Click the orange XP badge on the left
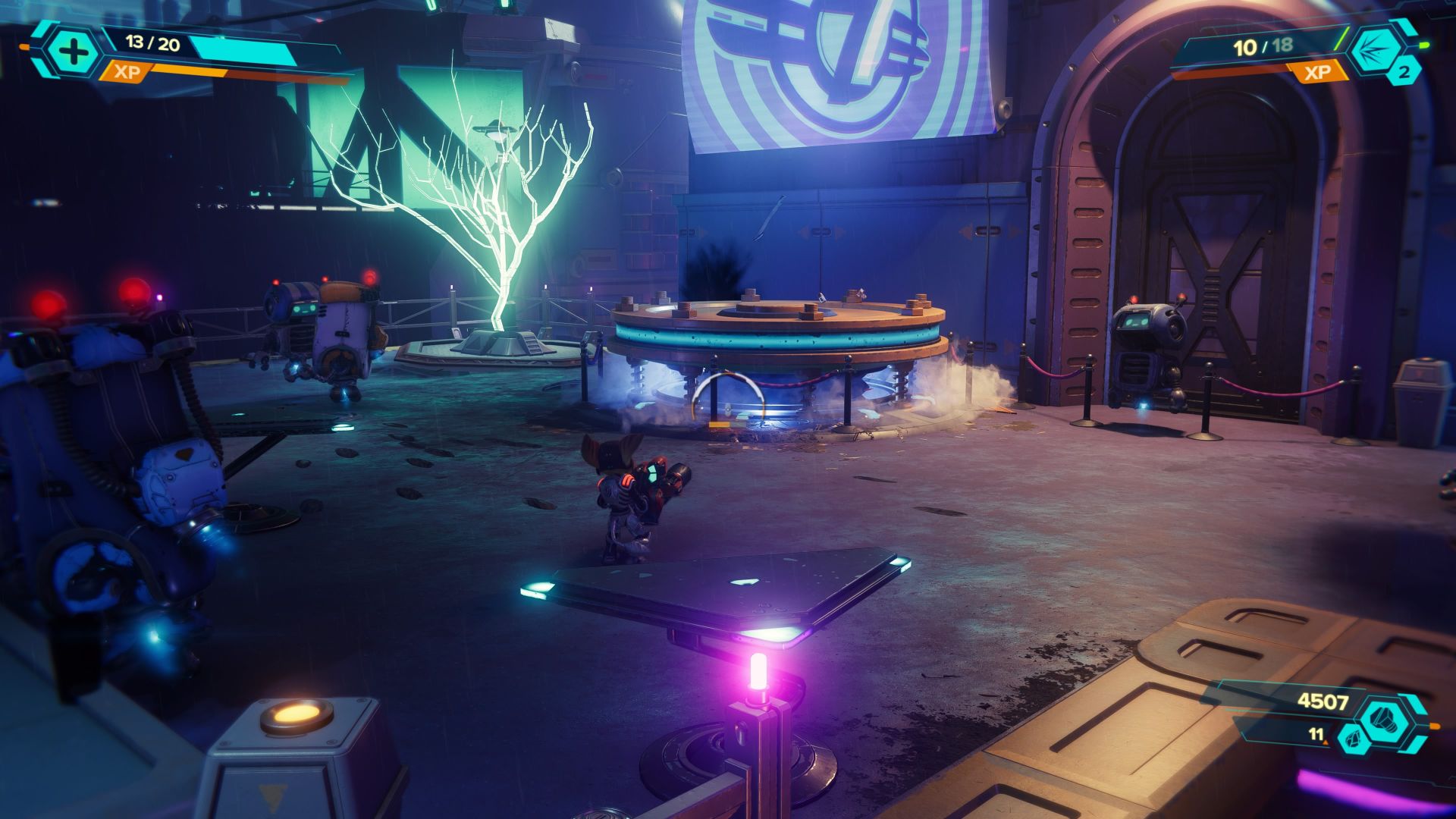This screenshot has height=819, width=1456. [127, 74]
